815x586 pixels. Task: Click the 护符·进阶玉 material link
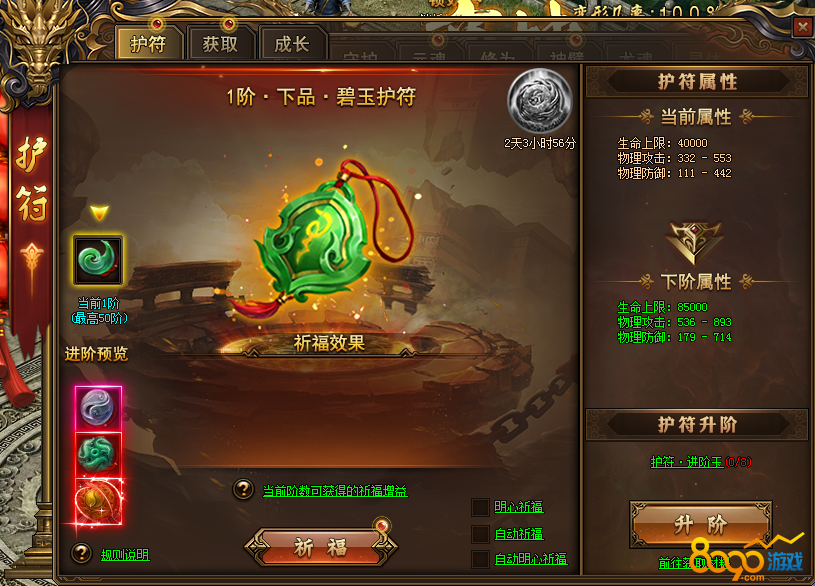point(686,462)
